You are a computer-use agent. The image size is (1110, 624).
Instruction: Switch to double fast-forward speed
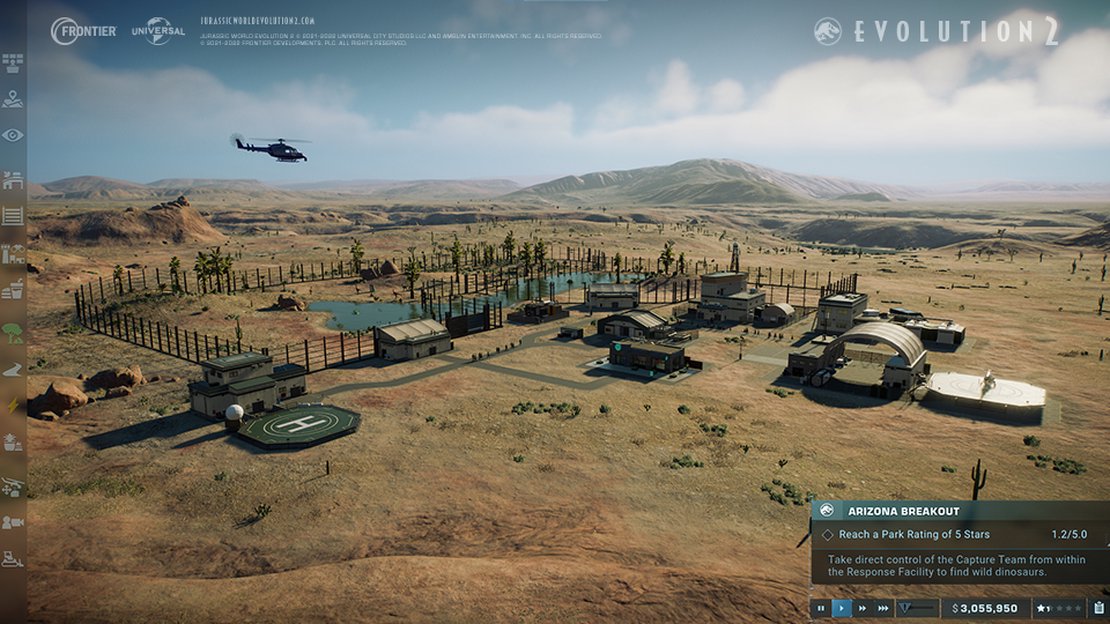coord(862,608)
